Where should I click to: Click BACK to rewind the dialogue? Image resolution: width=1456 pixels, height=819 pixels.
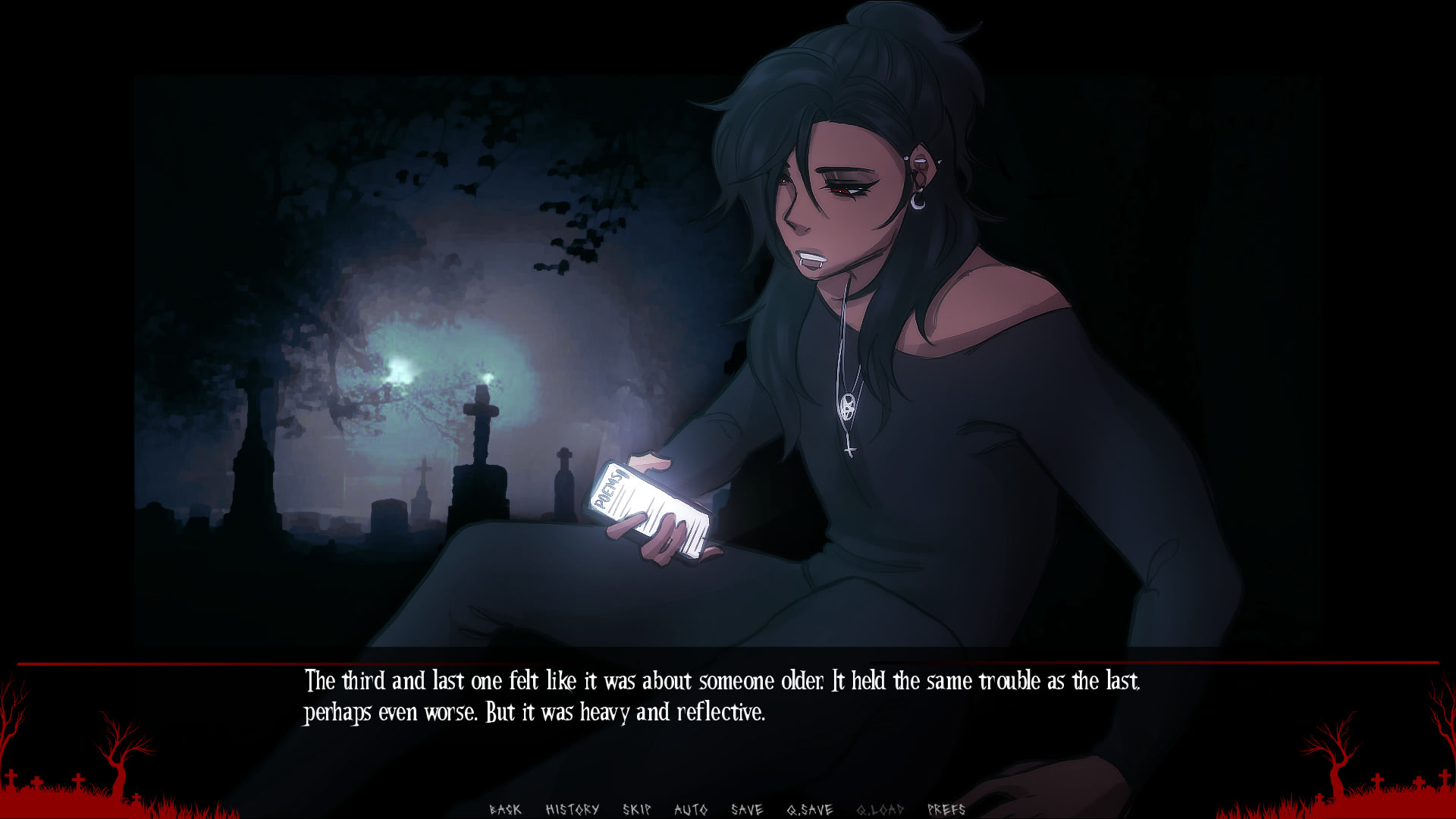504,808
